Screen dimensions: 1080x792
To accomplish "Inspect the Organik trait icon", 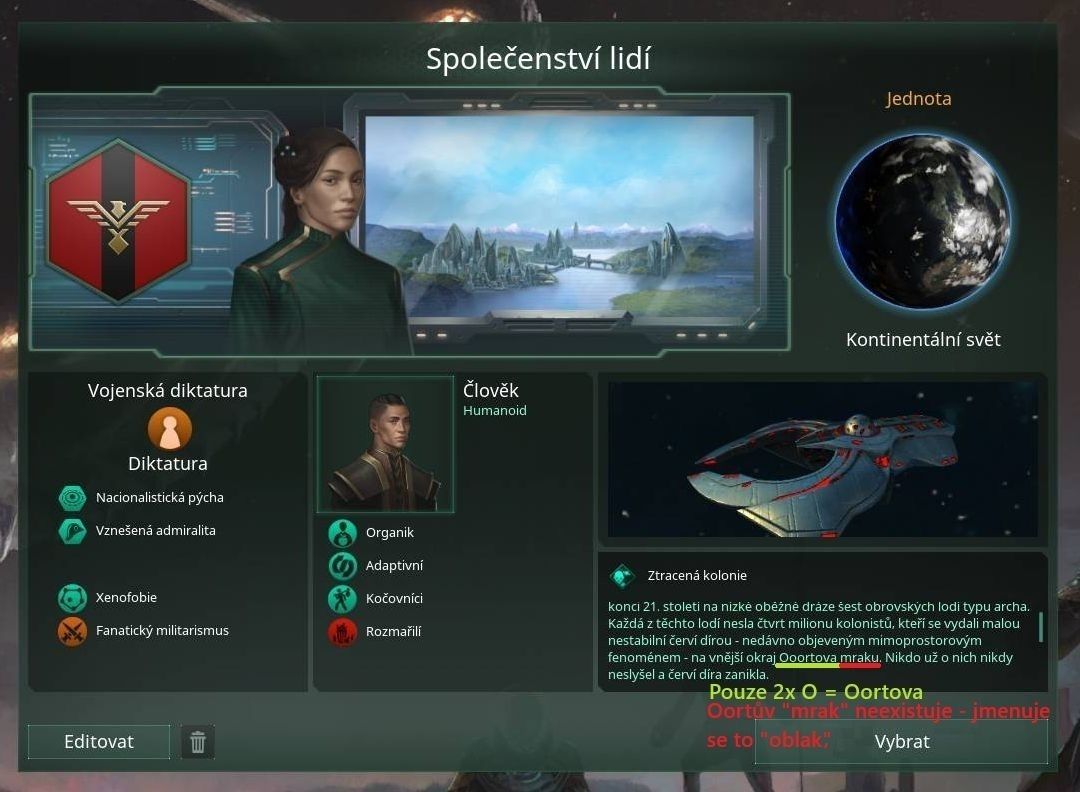I will [x=343, y=533].
